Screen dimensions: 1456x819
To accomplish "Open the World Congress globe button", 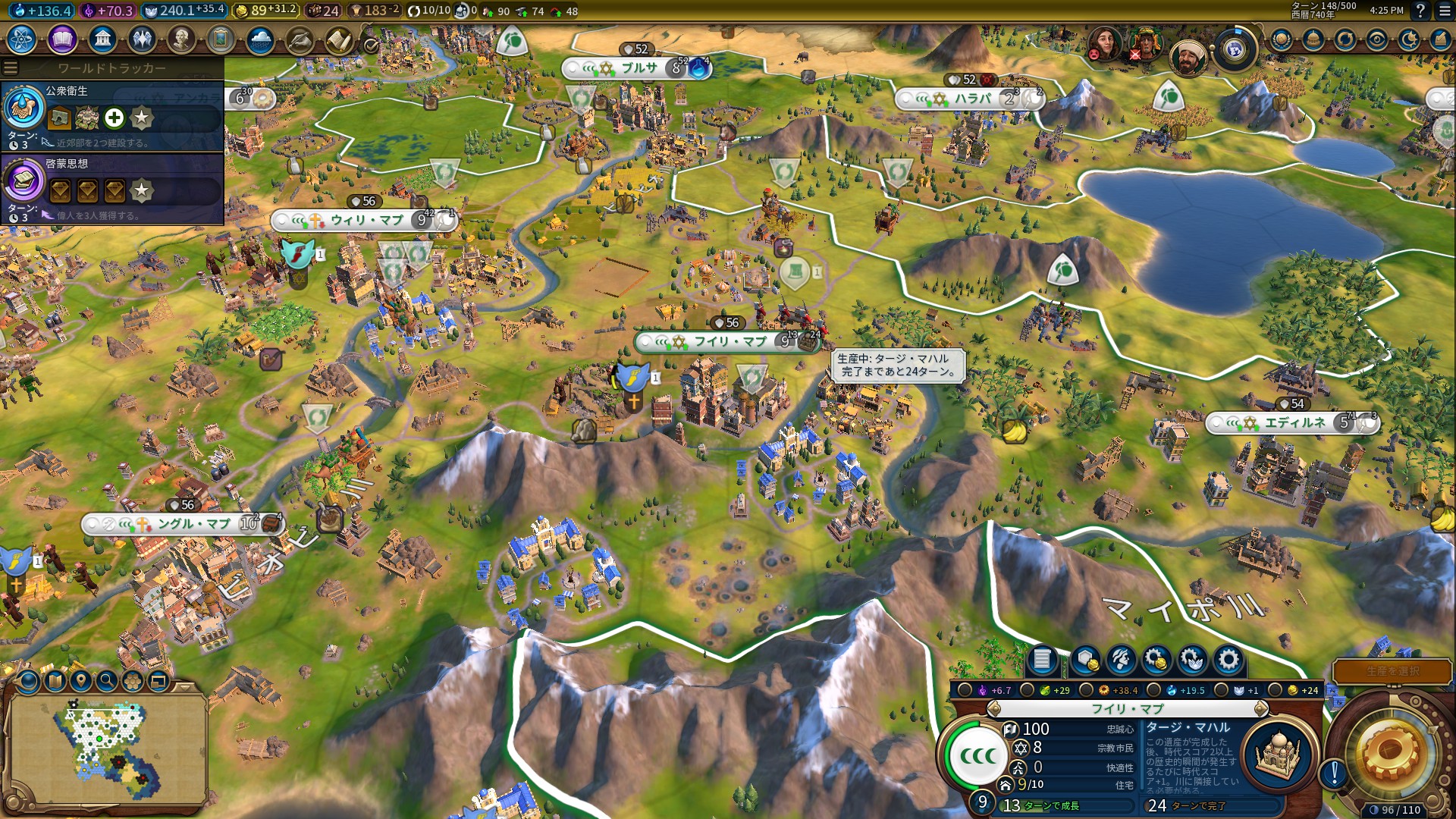I will (x=1235, y=50).
